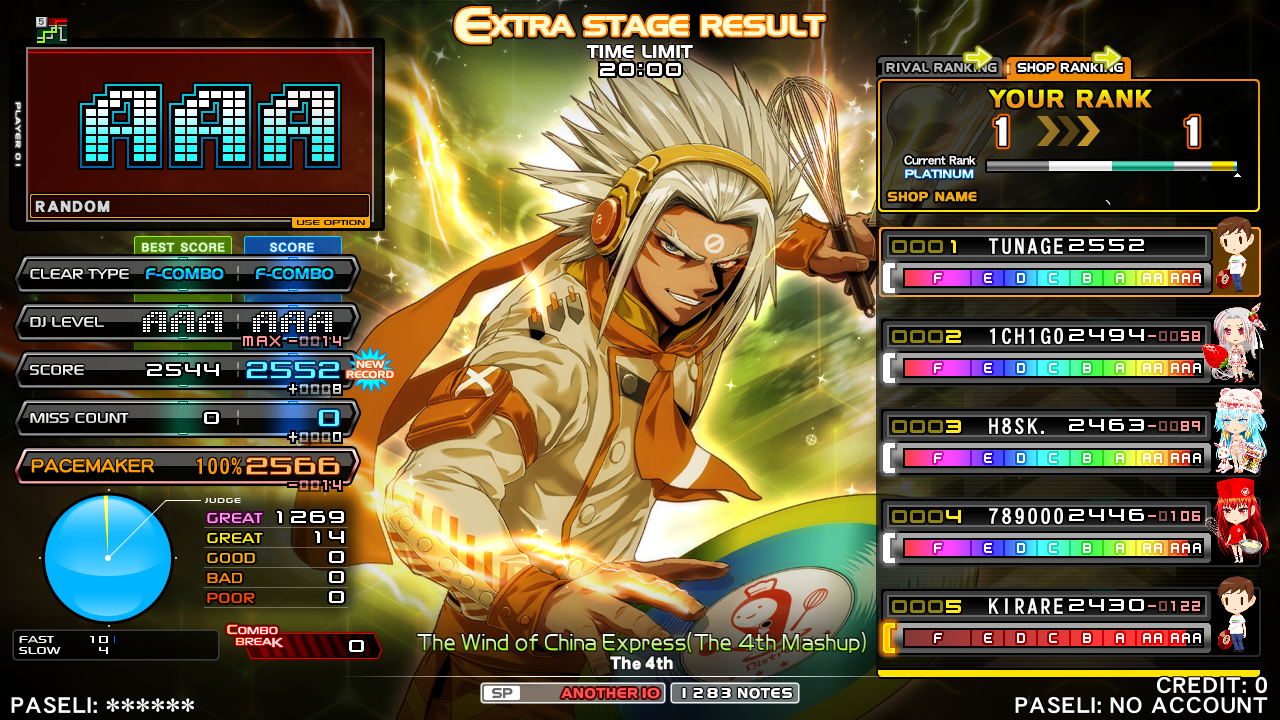Choose the 1CH1GO ranking entry
This screenshot has height=720, width=1280.
pyautogui.click(x=1046, y=352)
